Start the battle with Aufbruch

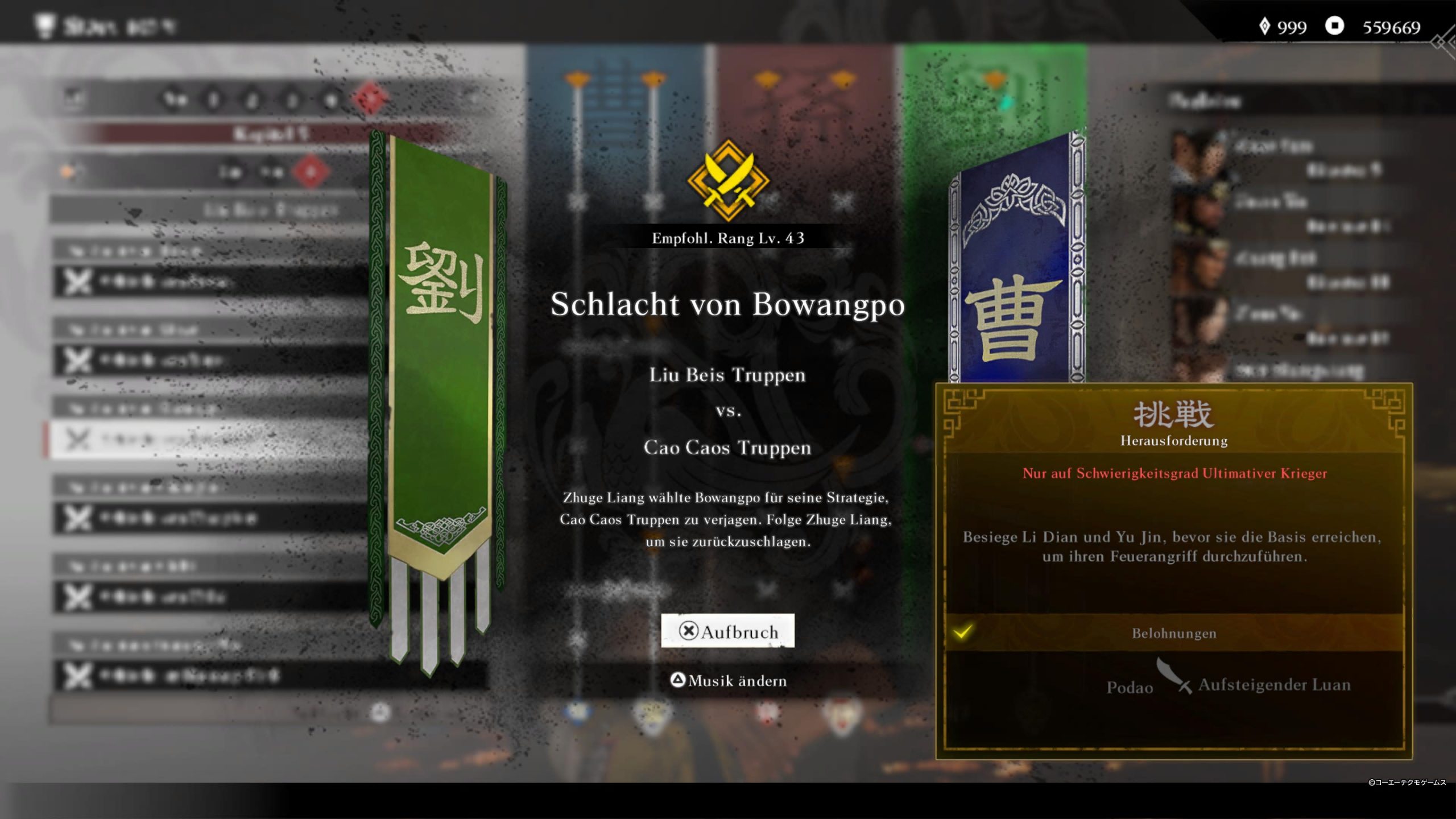727,631
